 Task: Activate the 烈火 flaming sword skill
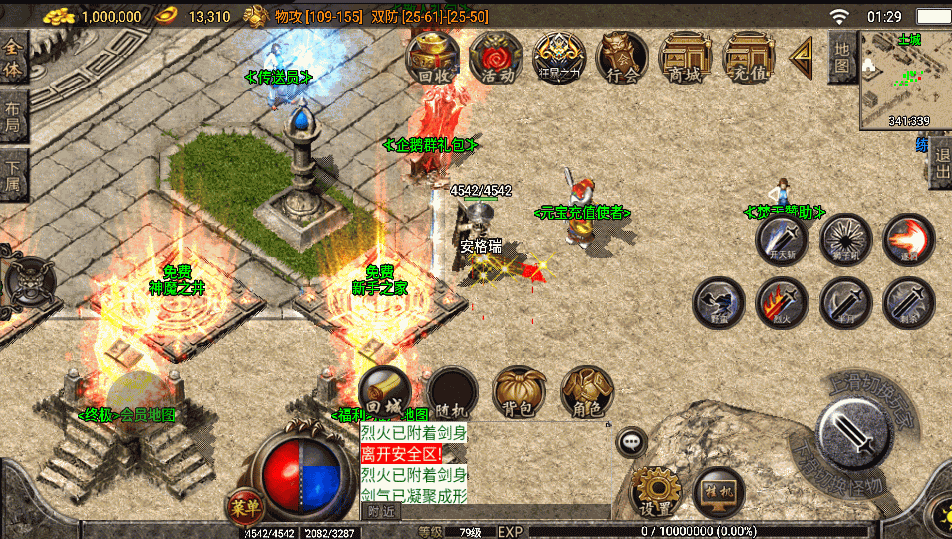point(782,302)
